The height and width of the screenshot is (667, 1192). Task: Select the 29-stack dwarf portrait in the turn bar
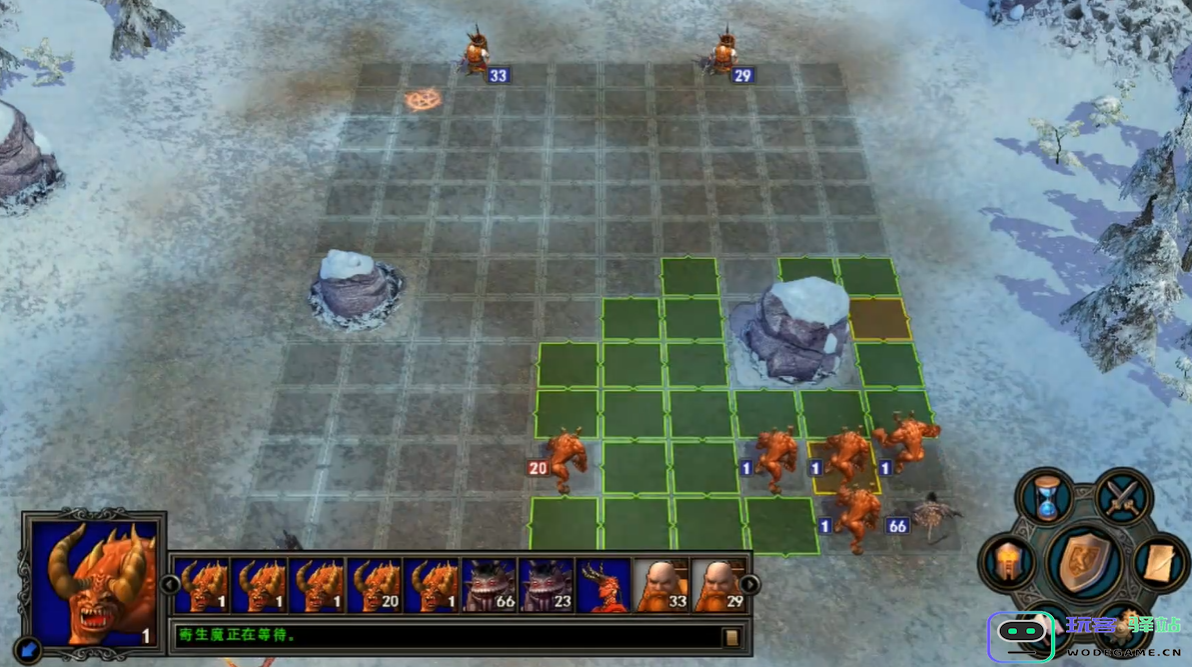click(x=718, y=585)
